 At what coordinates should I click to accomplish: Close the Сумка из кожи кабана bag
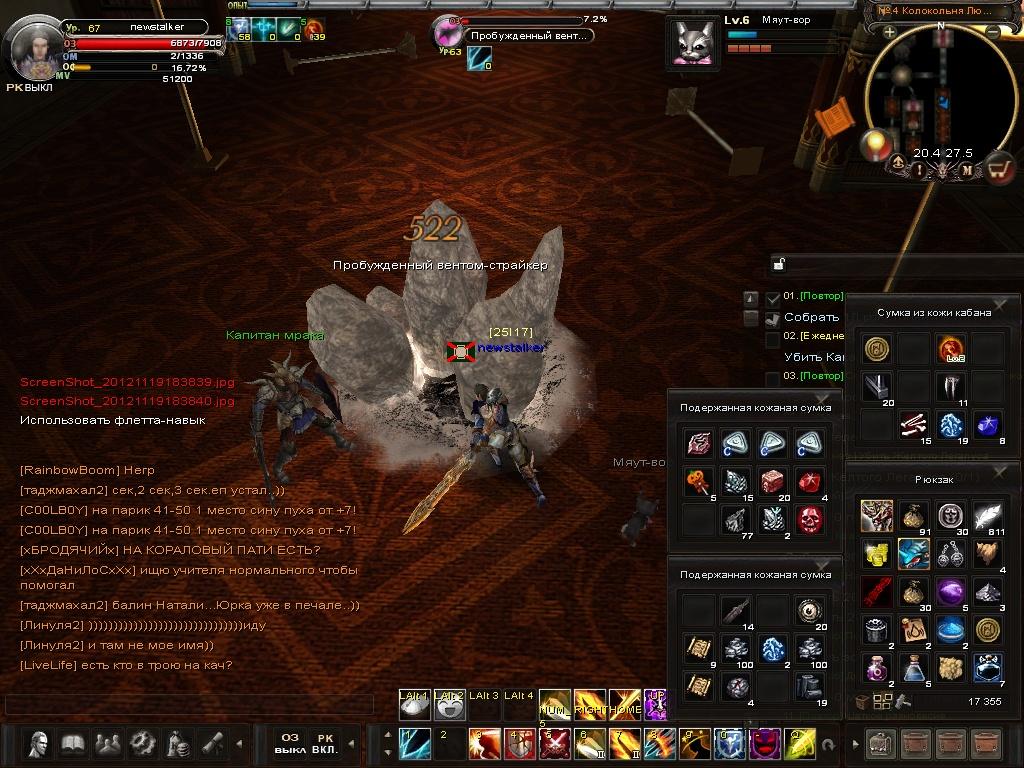(x=999, y=304)
